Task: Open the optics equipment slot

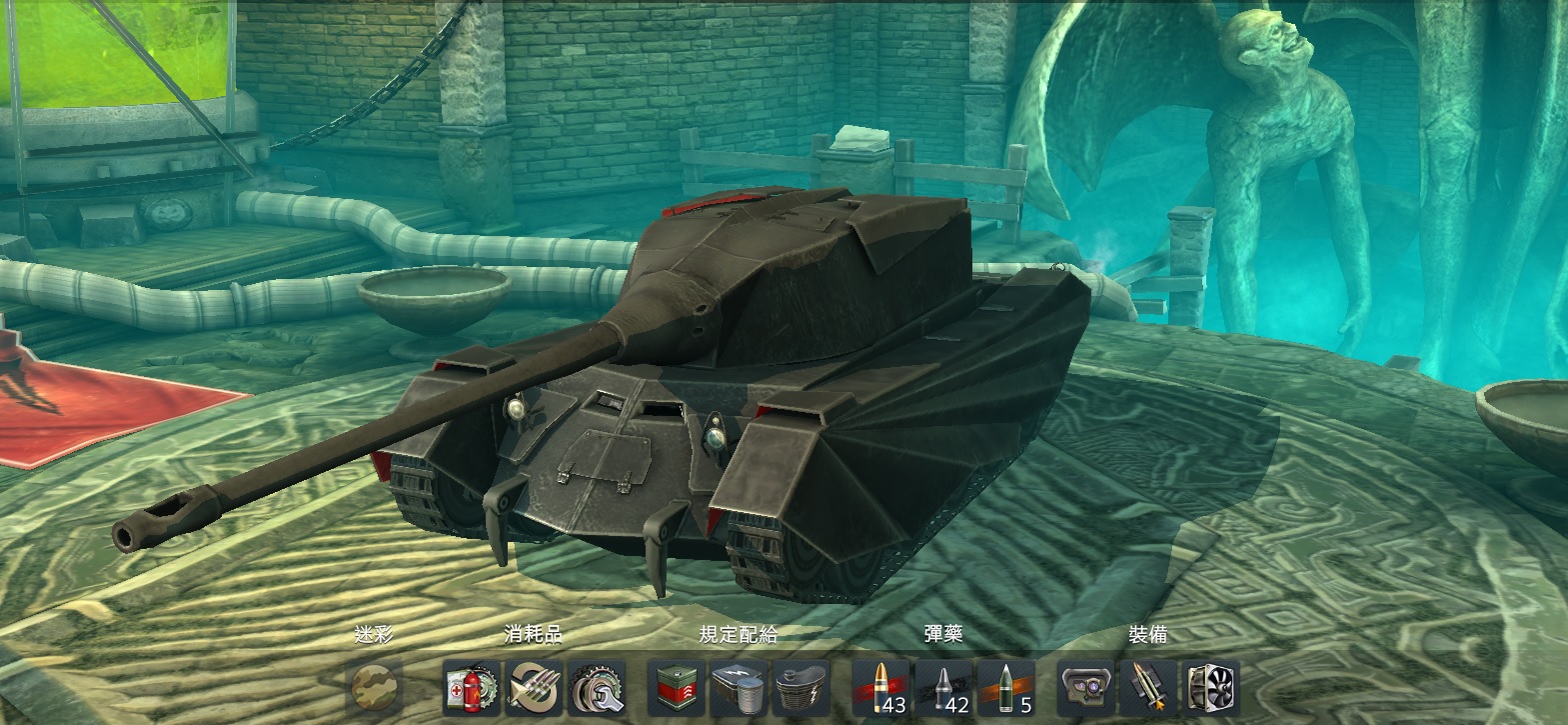Action: click(x=1086, y=688)
